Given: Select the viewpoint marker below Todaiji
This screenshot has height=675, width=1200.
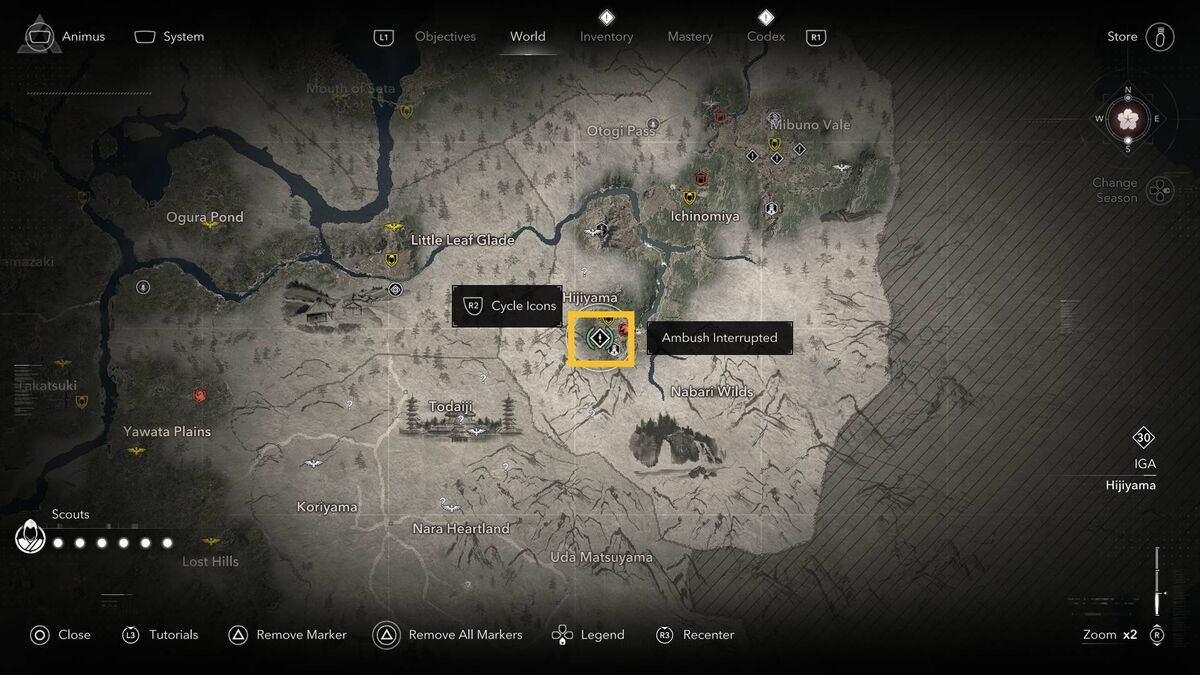Looking at the screenshot, I should click(x=477, y=432).
